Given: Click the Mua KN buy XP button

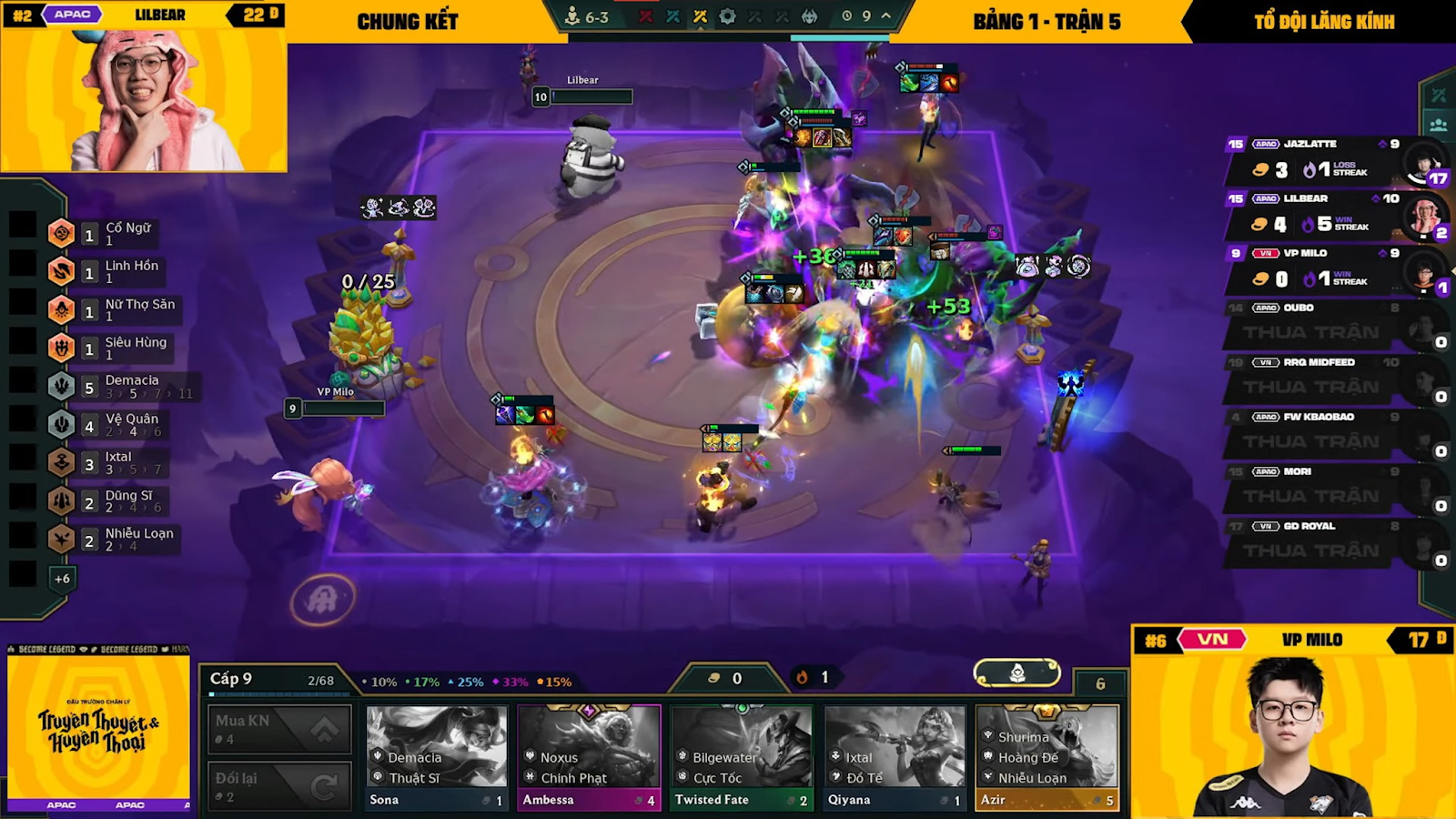Looking at the screenshot, I should pyautogui.click(x=279, y=729).
